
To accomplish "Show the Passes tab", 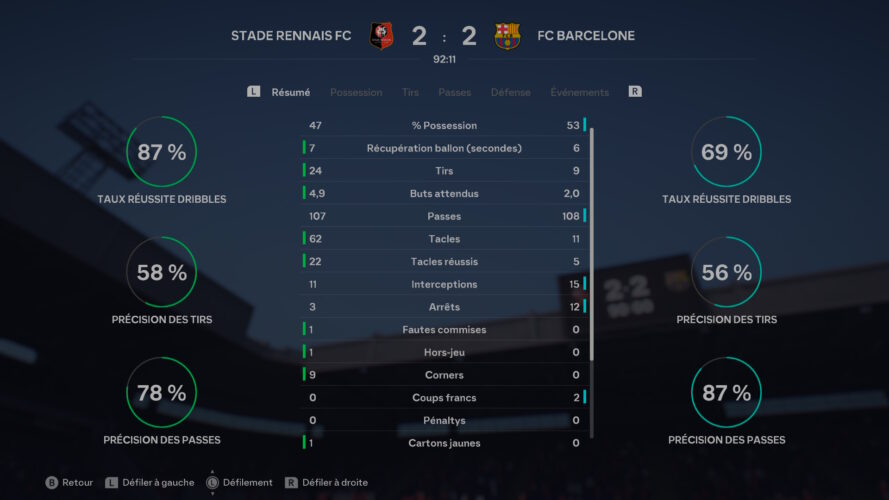I will (454, 92).
